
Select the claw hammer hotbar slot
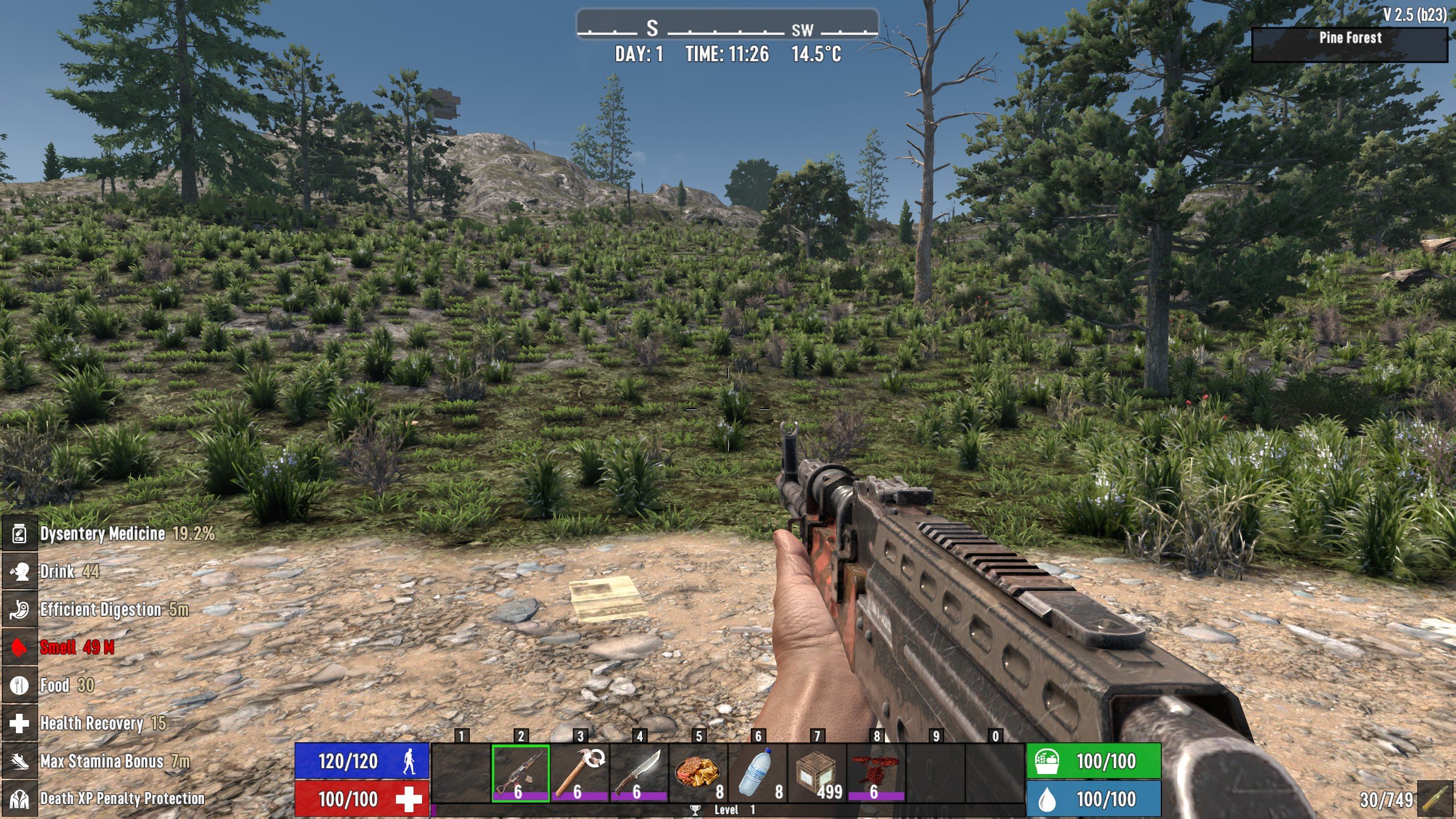[x=580, y=773]
